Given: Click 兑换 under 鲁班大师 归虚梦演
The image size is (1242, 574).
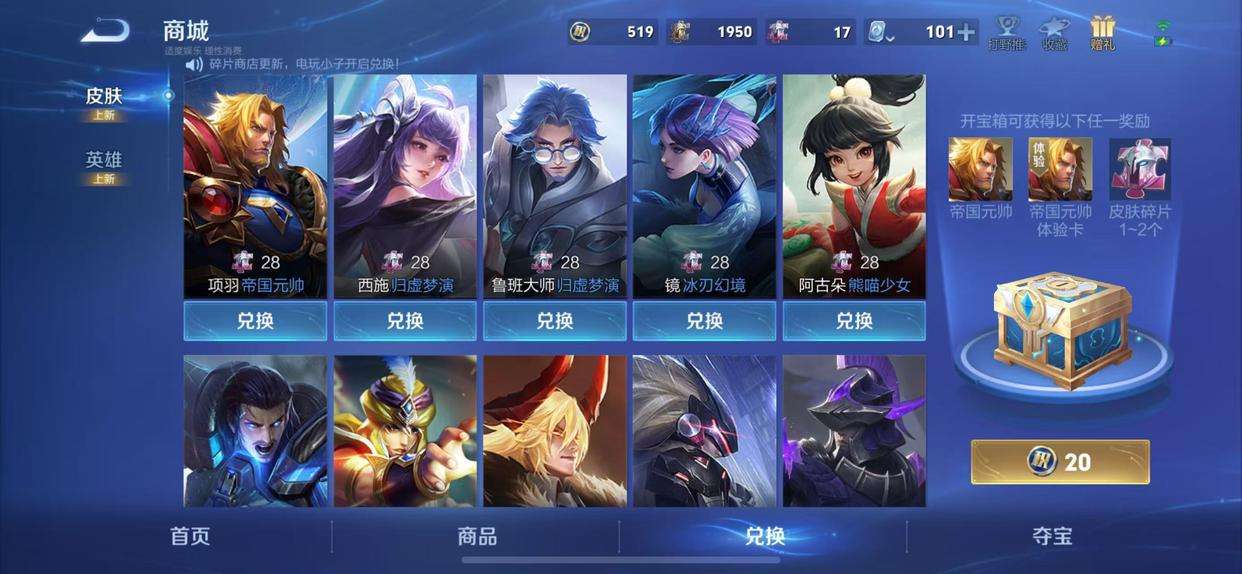Looking at the screenshot, I should coord(555,321).
